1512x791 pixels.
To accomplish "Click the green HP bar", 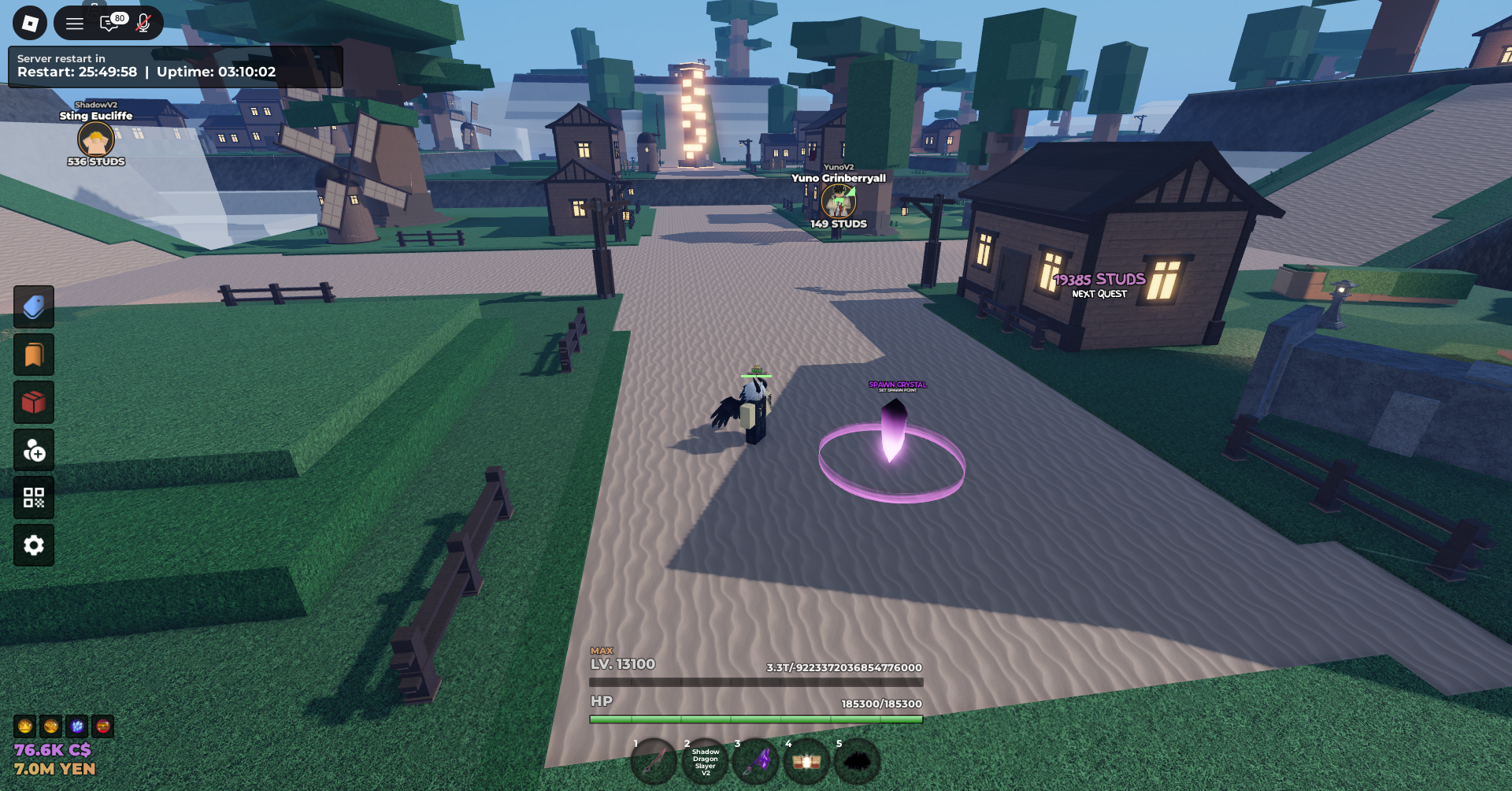I will pyautogui.click(x=756, y=719).
